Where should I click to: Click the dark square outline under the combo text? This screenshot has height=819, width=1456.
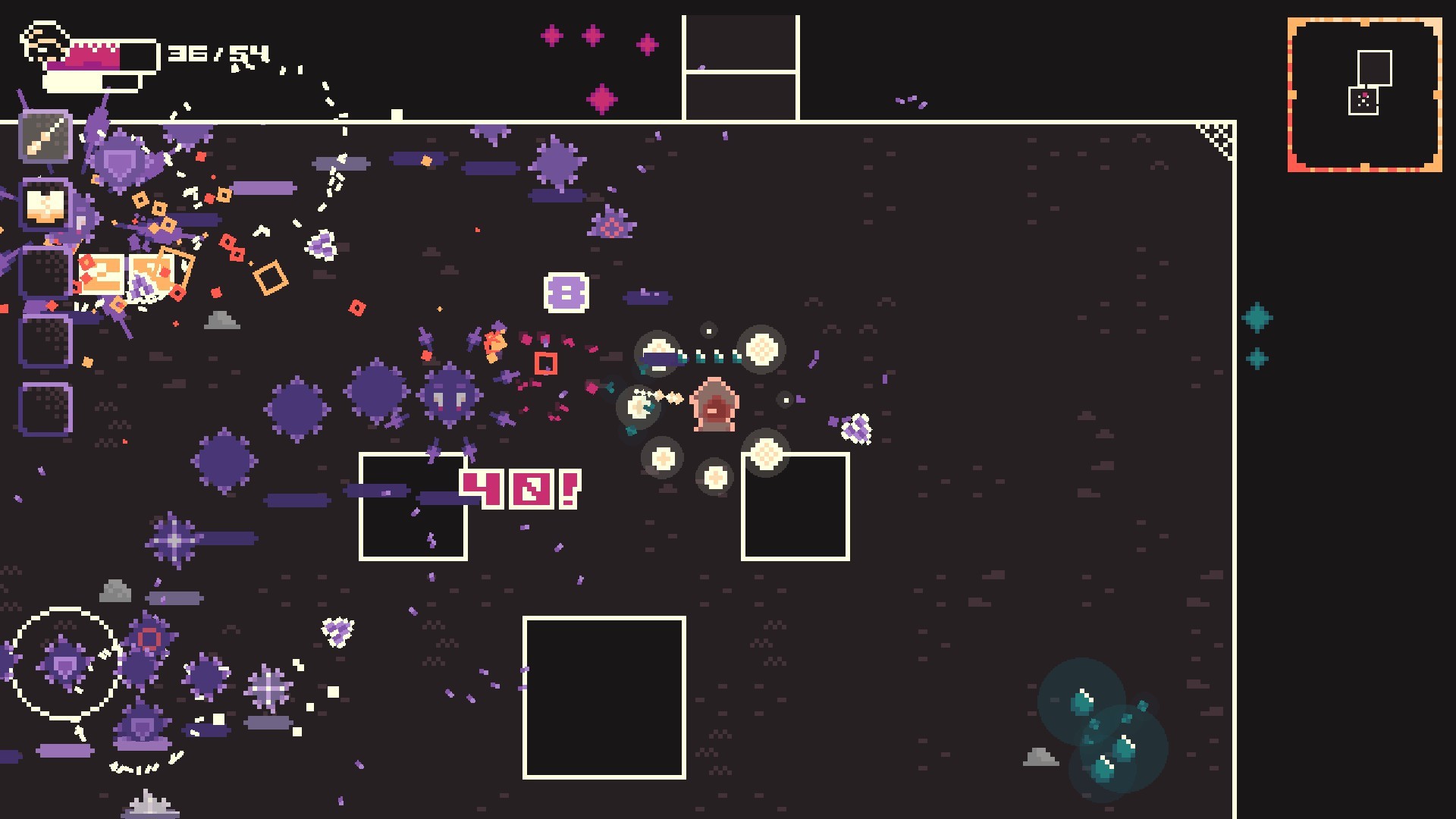click(x=413, y=507)
